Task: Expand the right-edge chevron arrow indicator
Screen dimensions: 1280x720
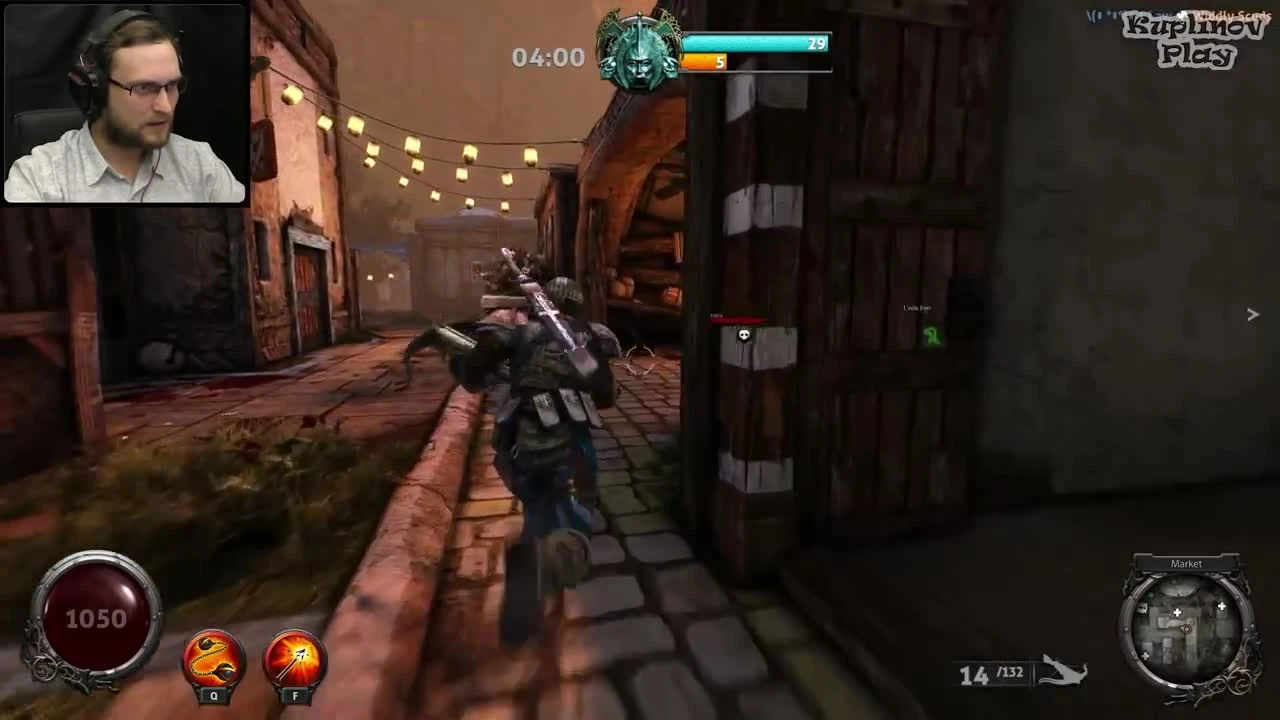Action: coord(1253,314)
